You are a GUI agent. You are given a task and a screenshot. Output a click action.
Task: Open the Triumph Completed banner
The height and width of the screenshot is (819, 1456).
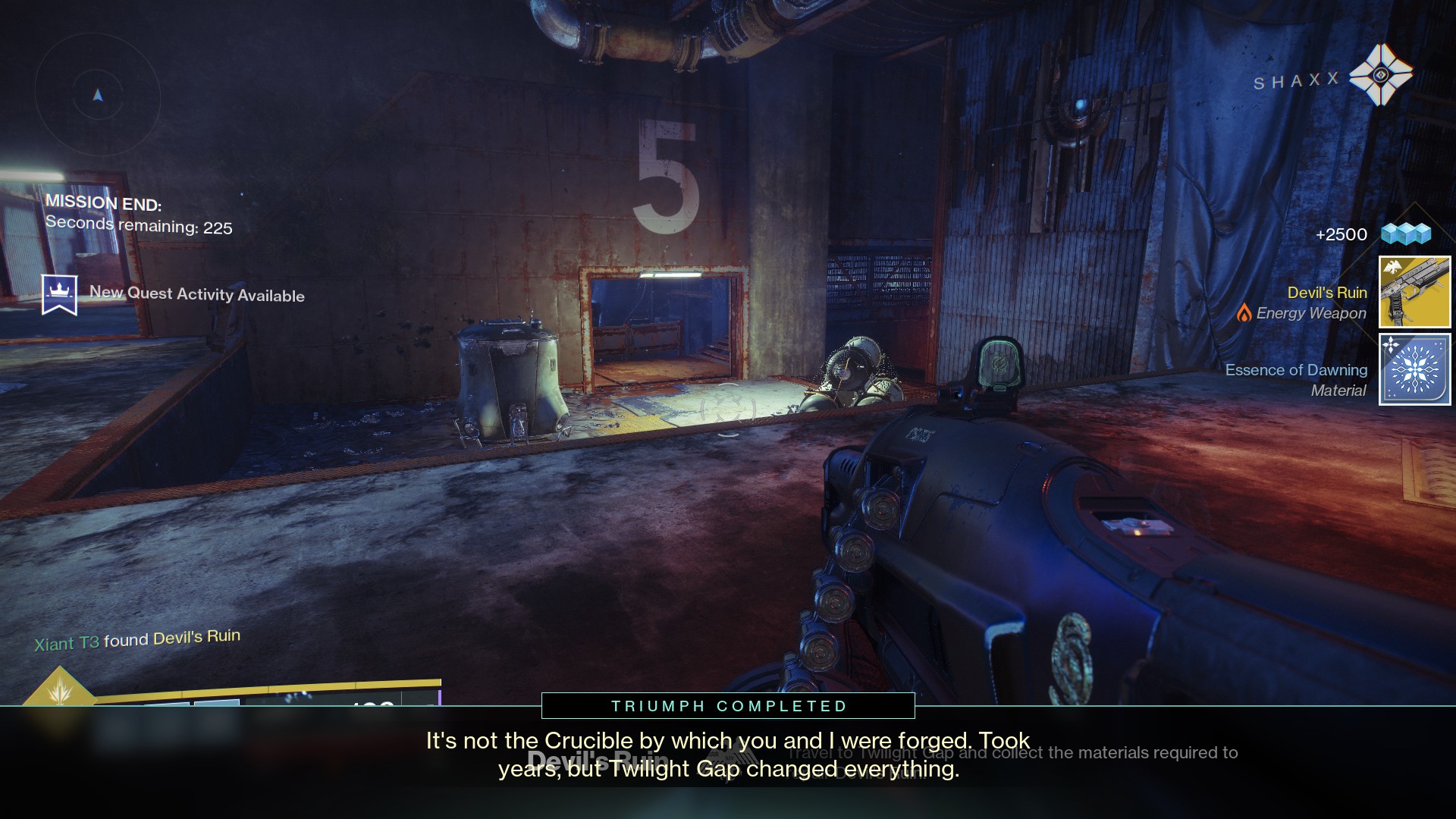[728, 706]
